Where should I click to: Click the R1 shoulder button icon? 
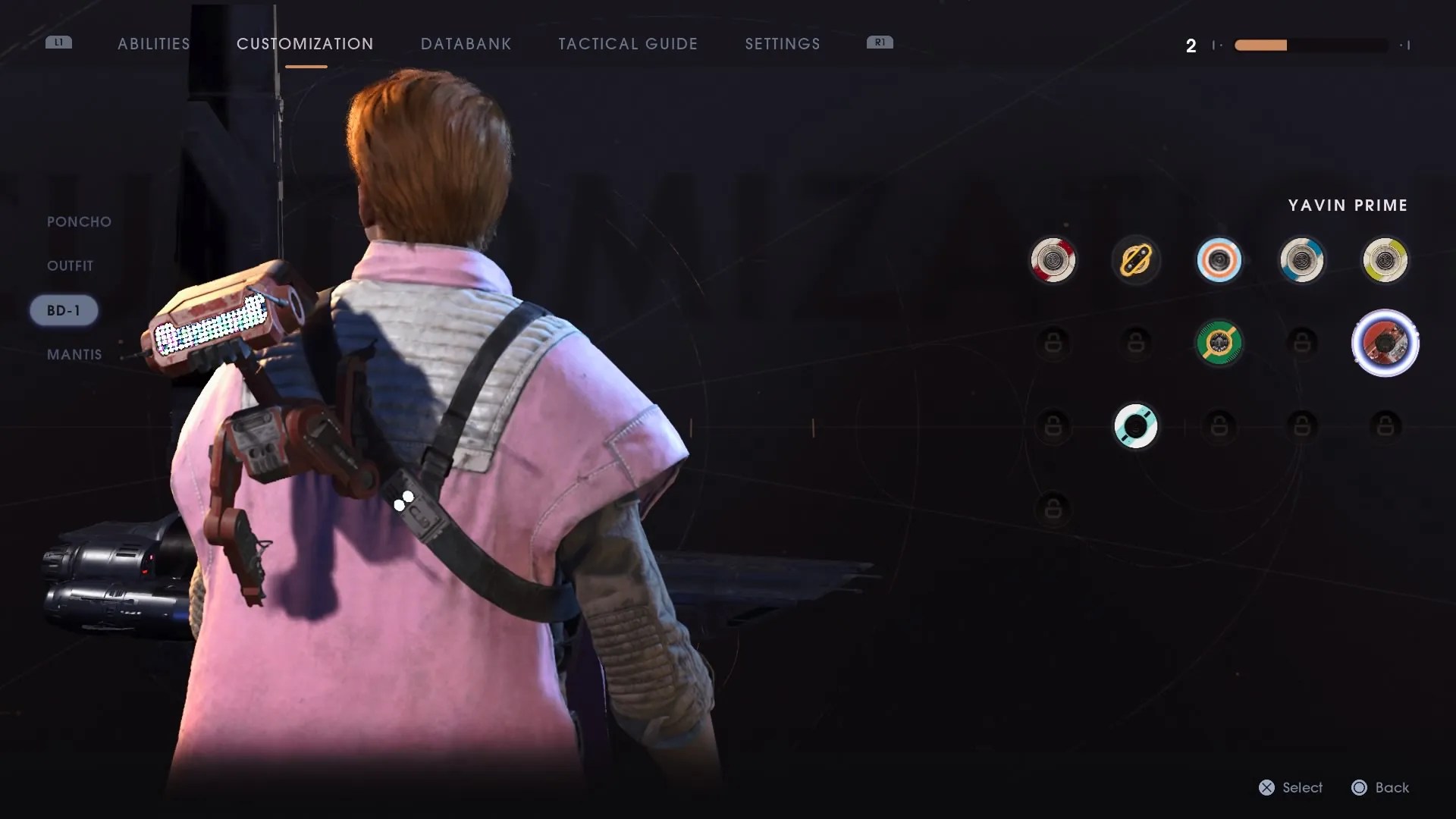click(880, 43)
